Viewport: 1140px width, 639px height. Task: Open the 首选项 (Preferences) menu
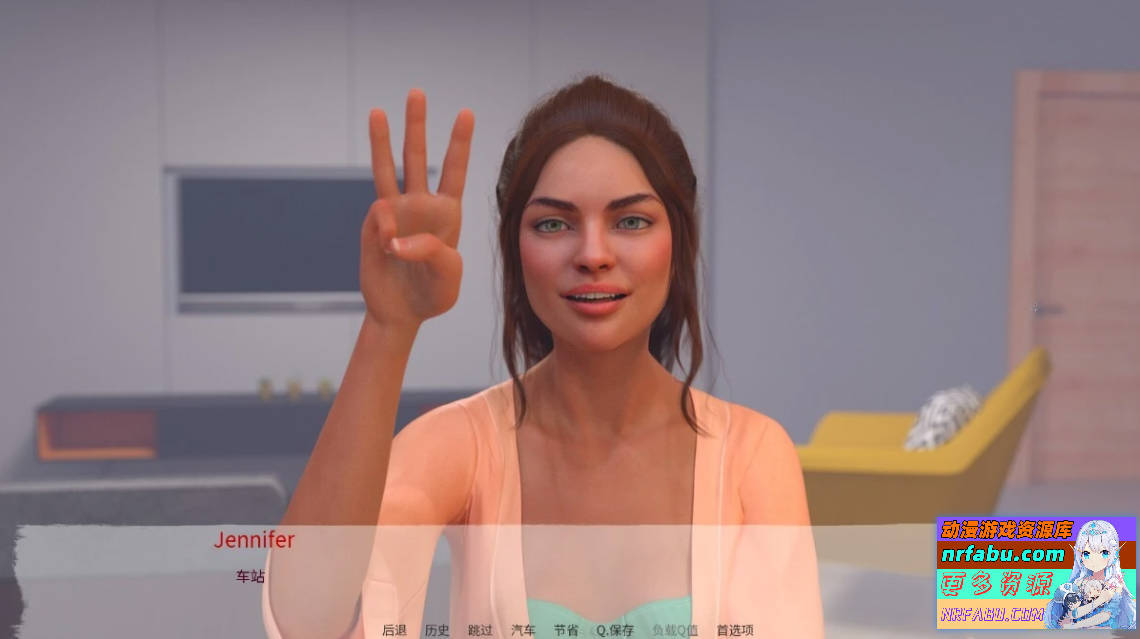click(735, 630)
